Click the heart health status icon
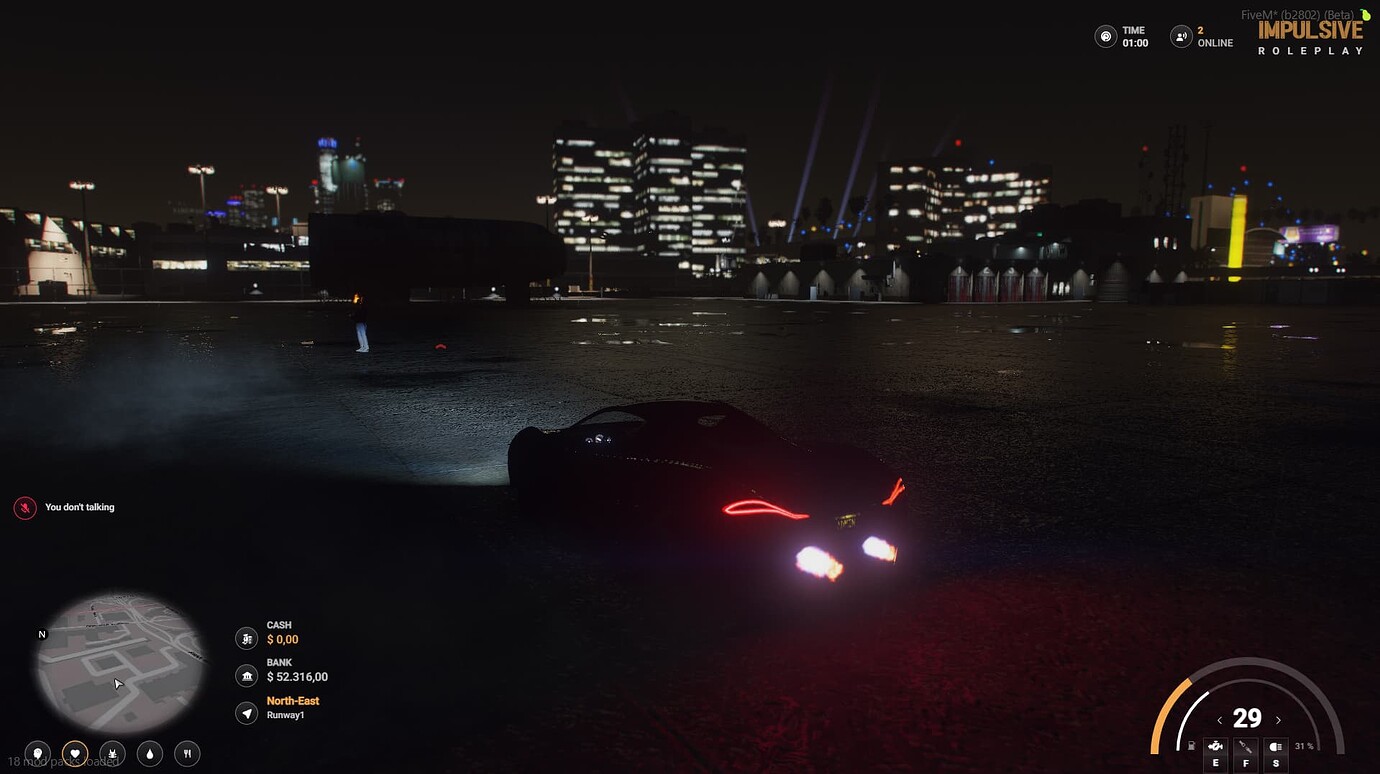This screenshot has width=1380, height=774. click(75, 753)
